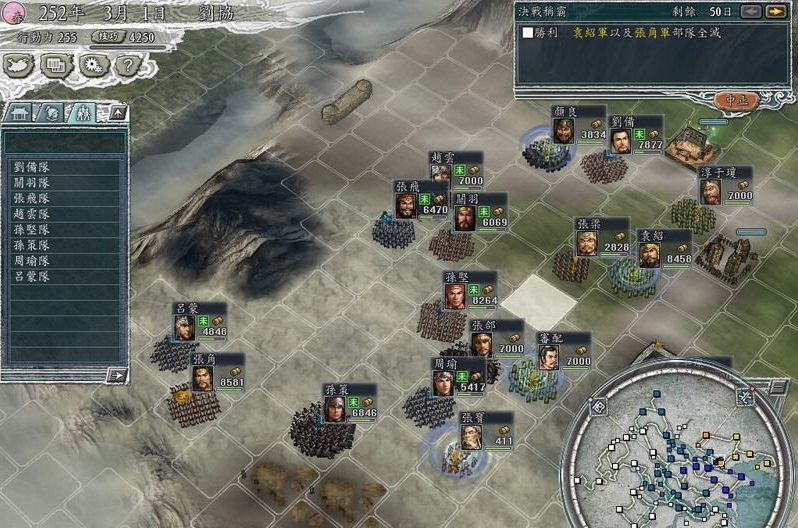The image size is (798, 528).
Task: Click the 中止 abort button
Action: coord(737,100)
